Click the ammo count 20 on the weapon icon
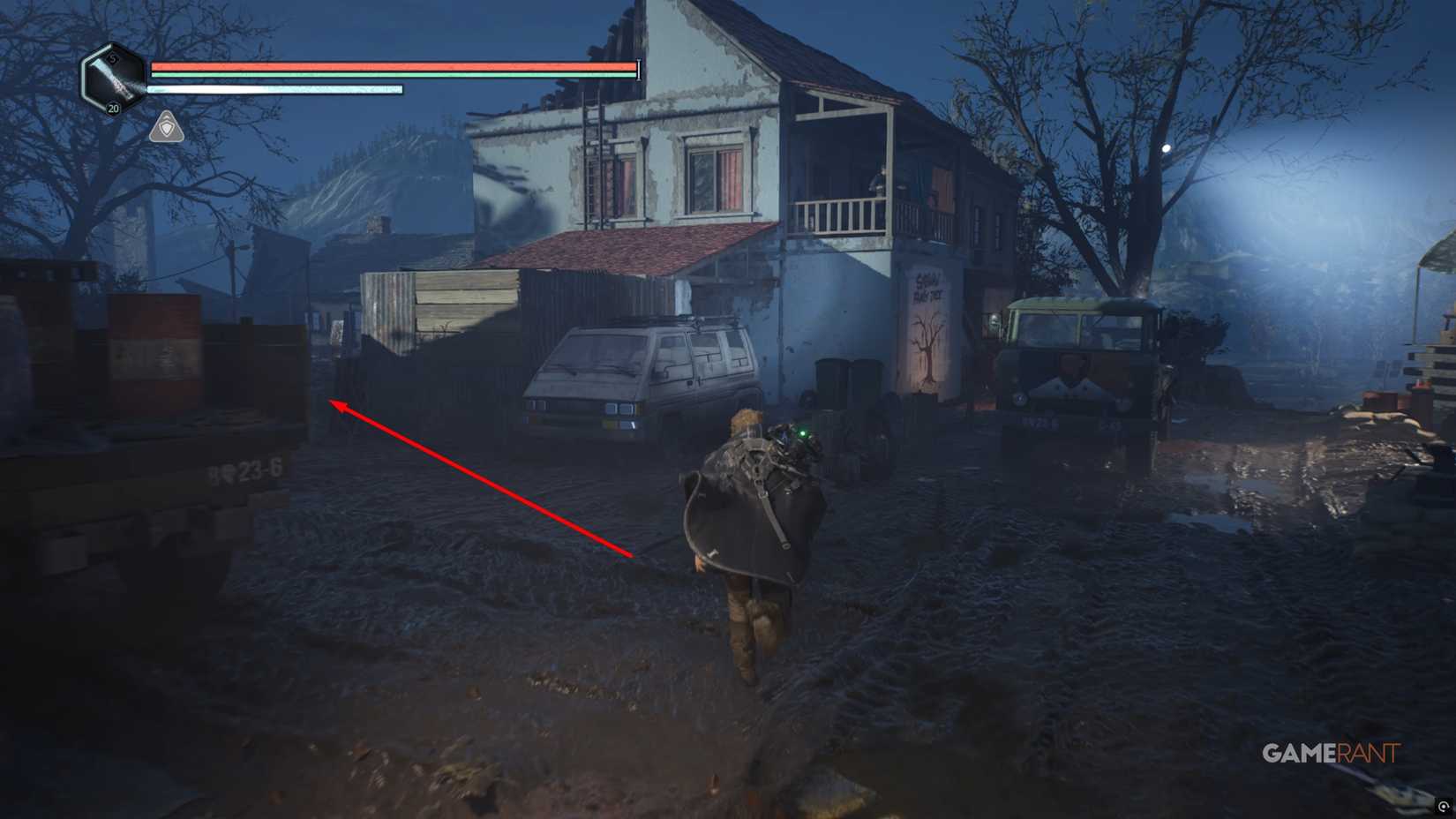Image resolution: width=1456 pixels, height=819 pixels. (x=113, y=108)
